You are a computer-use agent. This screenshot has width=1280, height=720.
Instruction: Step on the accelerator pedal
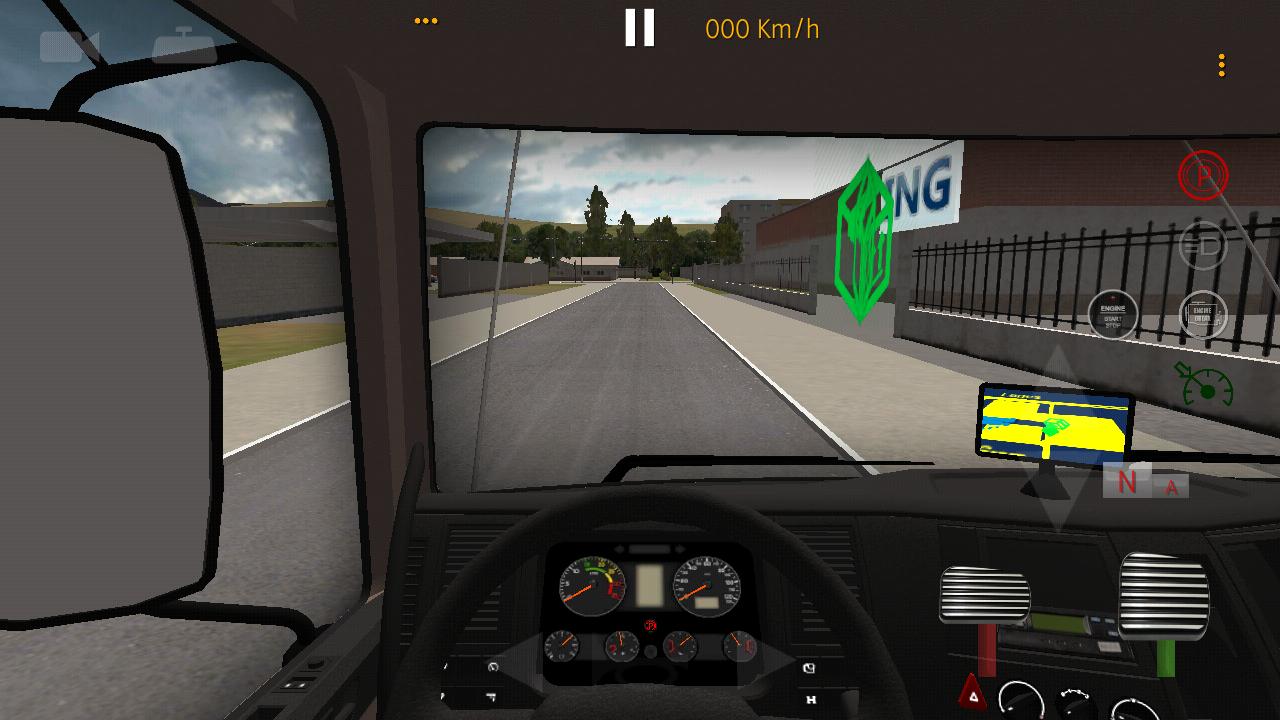tap(1163, 594)
